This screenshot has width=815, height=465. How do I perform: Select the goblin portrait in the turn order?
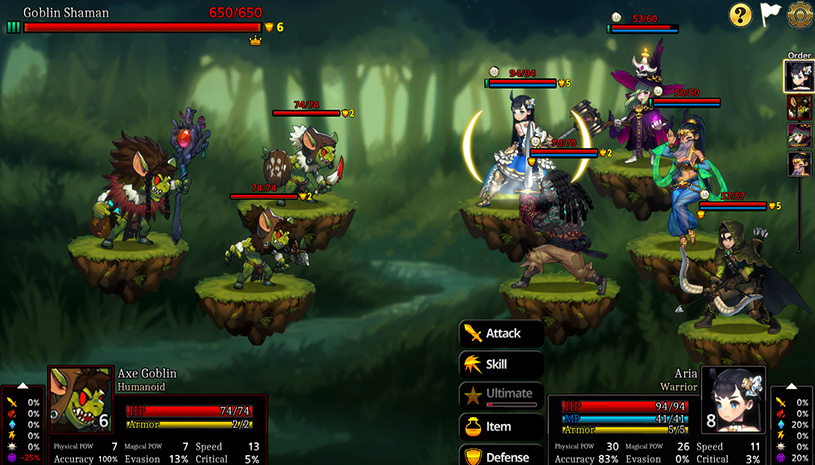pos(798,106)
